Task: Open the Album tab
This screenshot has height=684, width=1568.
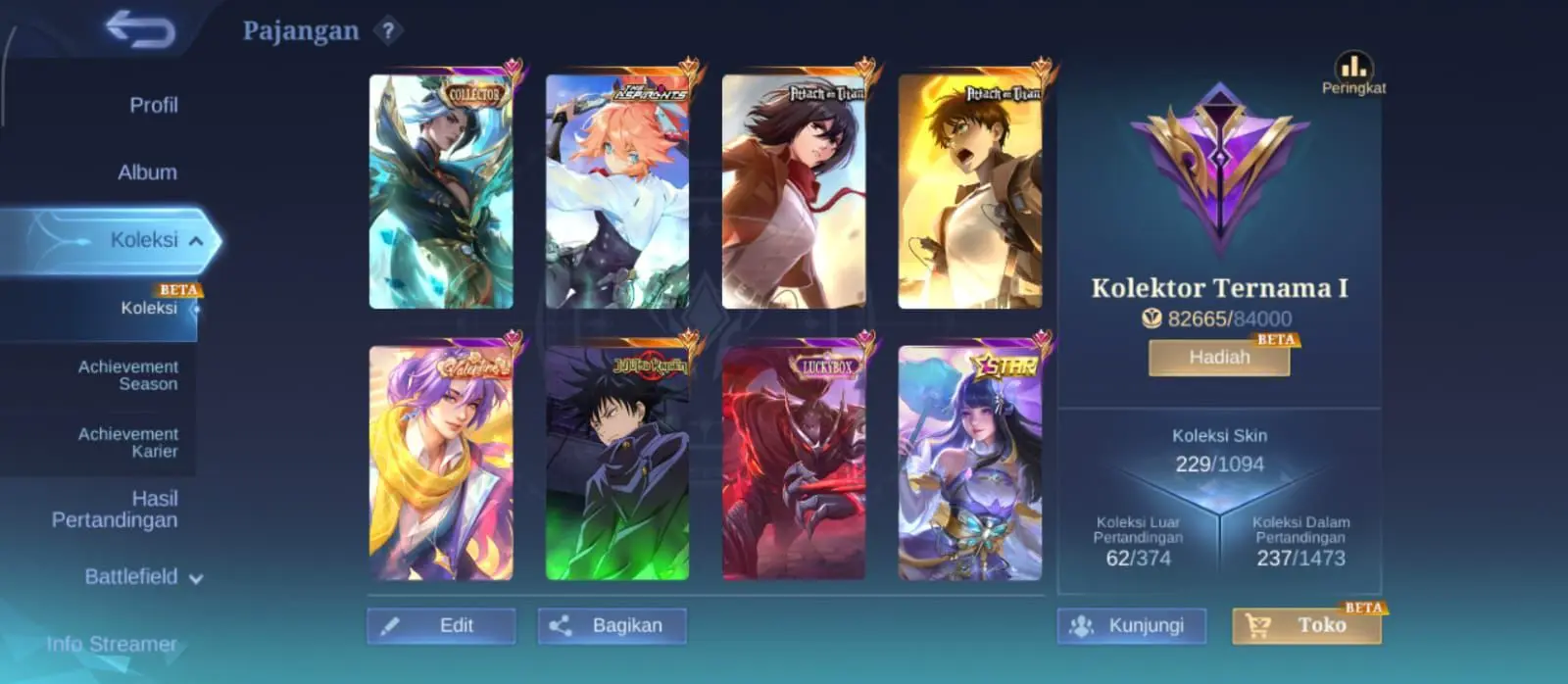Action: (147, 172)
